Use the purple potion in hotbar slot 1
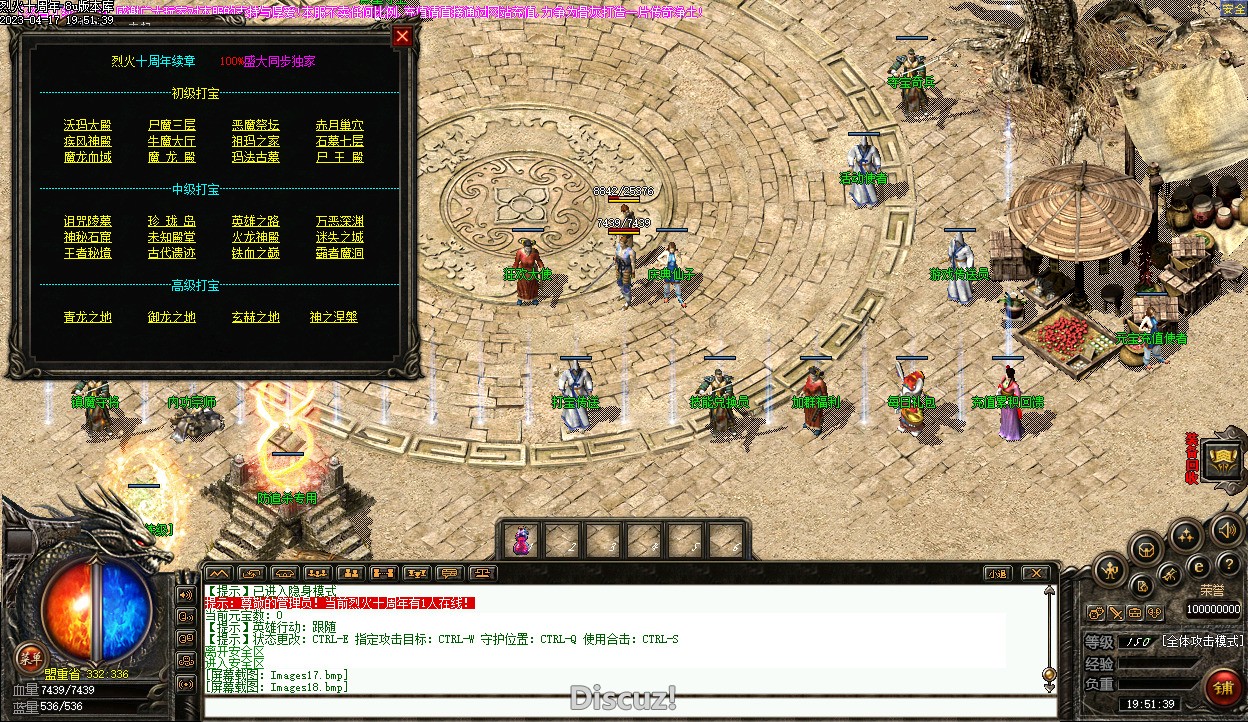The width and height of the screenshot is (1248, 722). [522, 541]
